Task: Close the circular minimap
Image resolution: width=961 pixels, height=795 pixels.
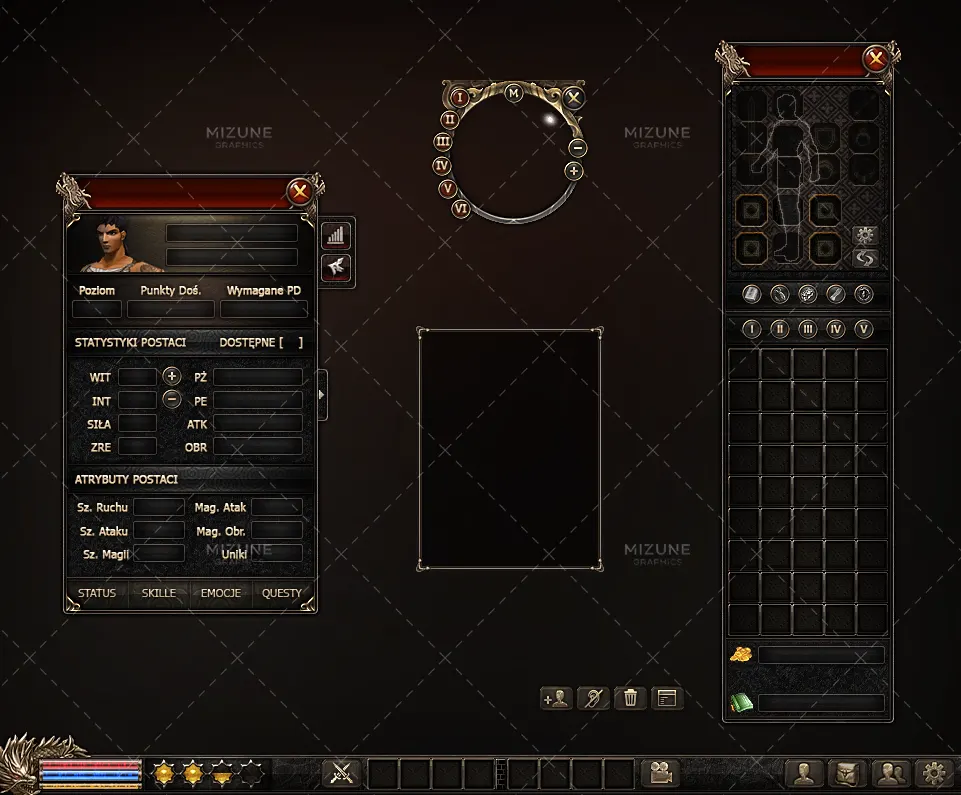Action: [x=573, y=98]
